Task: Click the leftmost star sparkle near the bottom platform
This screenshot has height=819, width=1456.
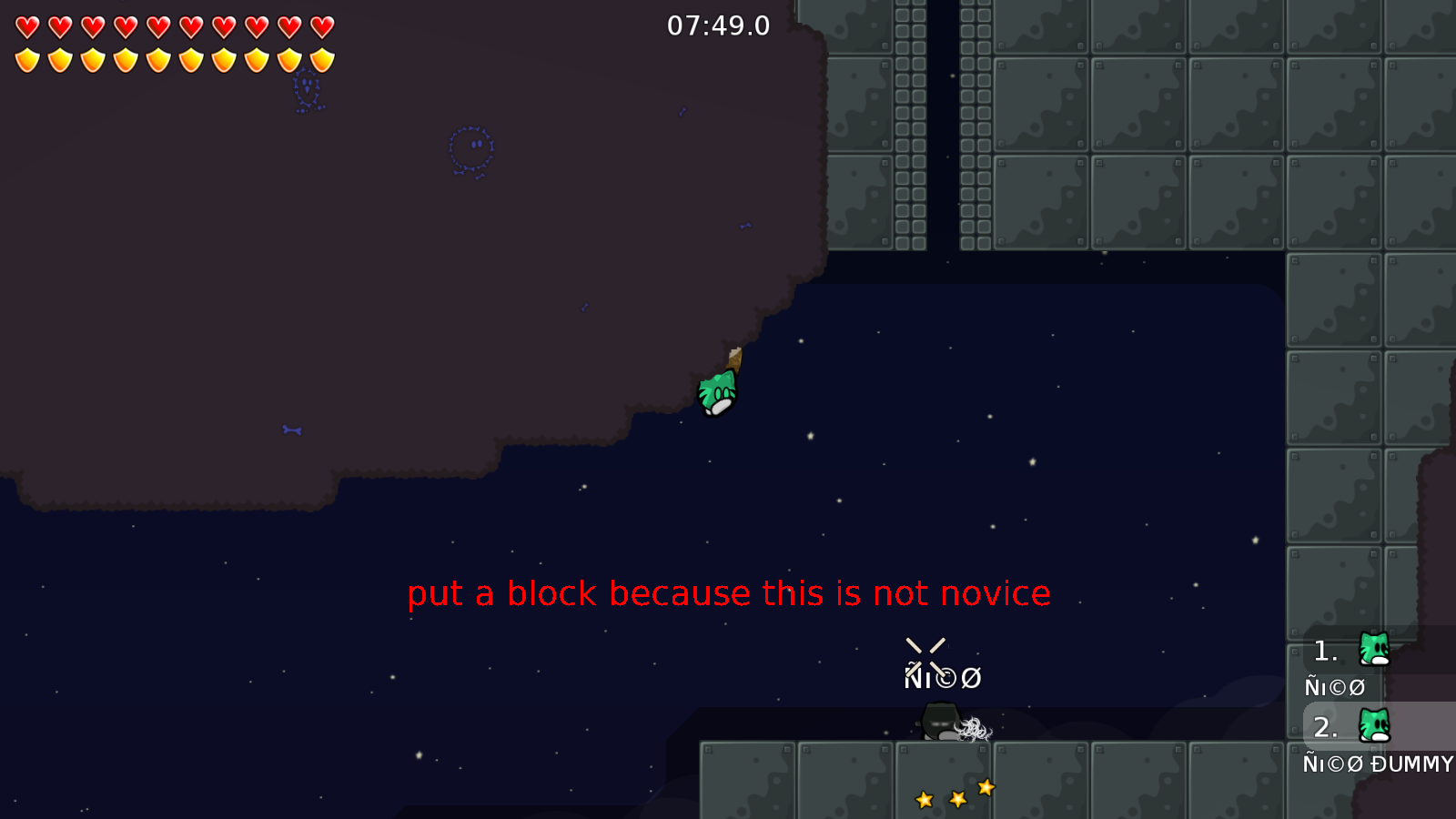Action: point(925,798)
